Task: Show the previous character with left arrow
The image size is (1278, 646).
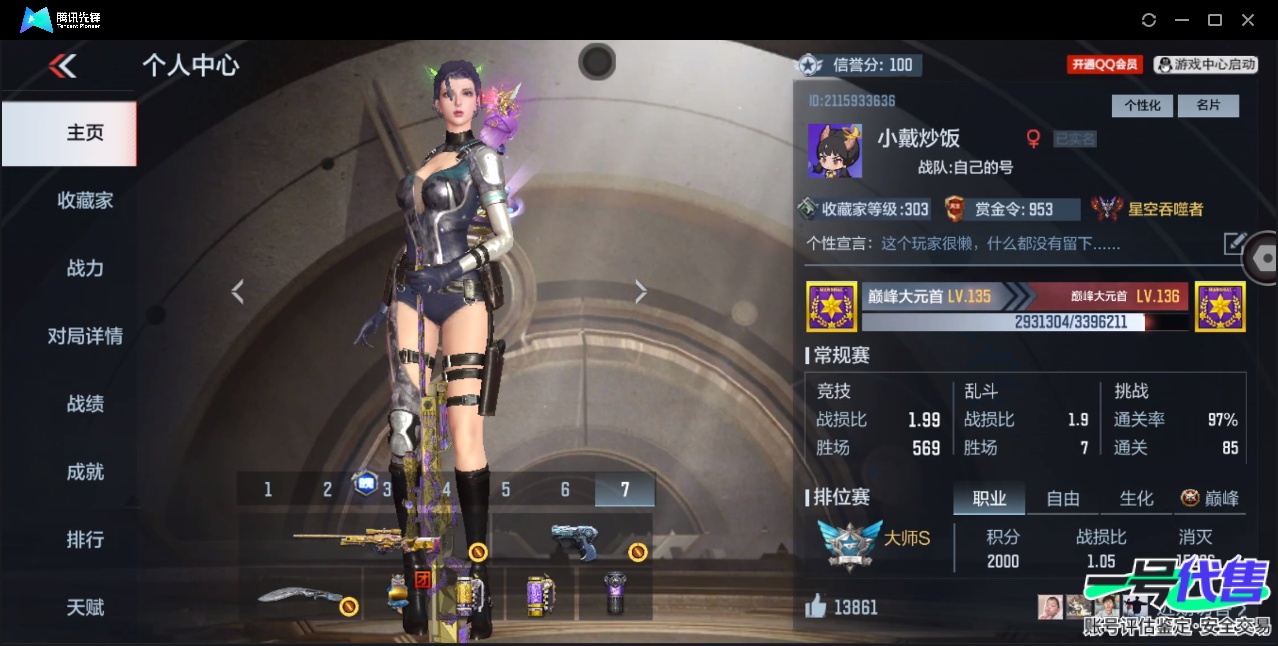Action: pyautogui.click(x=237, y=292)
